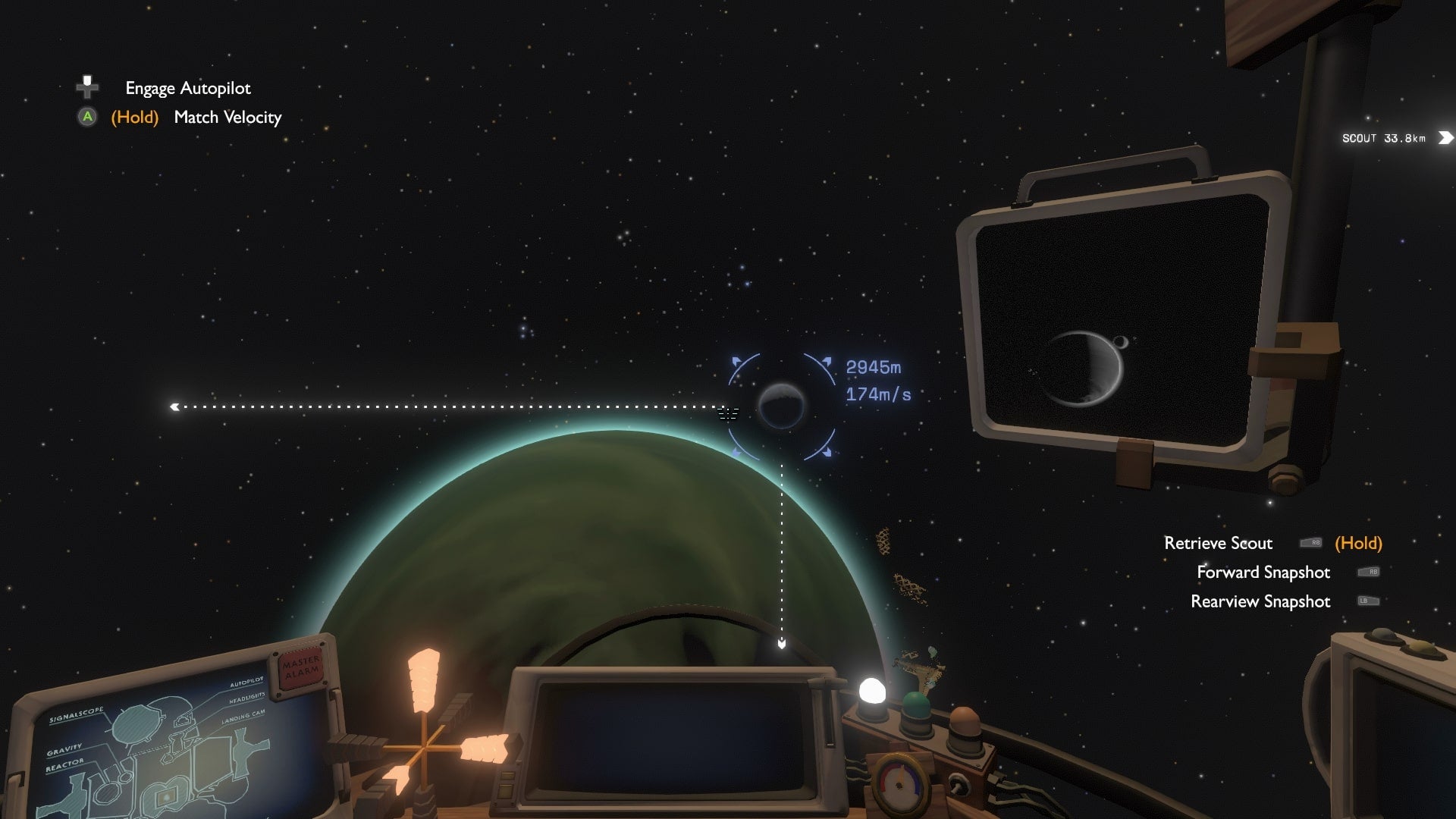Click the Headlights label on the ship schematic

pyautogui.click(x=246, y=698)
